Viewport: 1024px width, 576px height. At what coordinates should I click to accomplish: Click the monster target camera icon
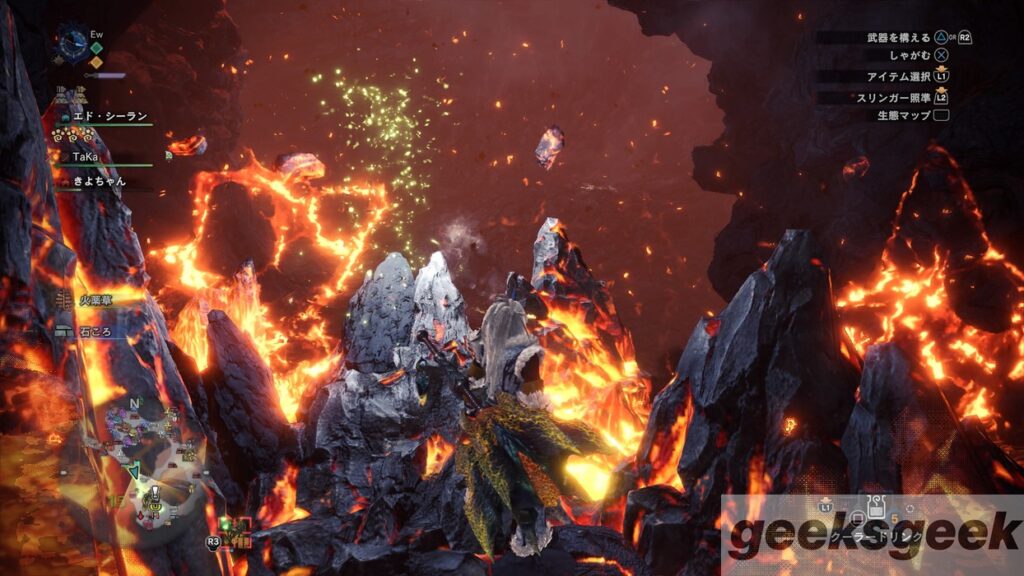[x=236, y=533]
